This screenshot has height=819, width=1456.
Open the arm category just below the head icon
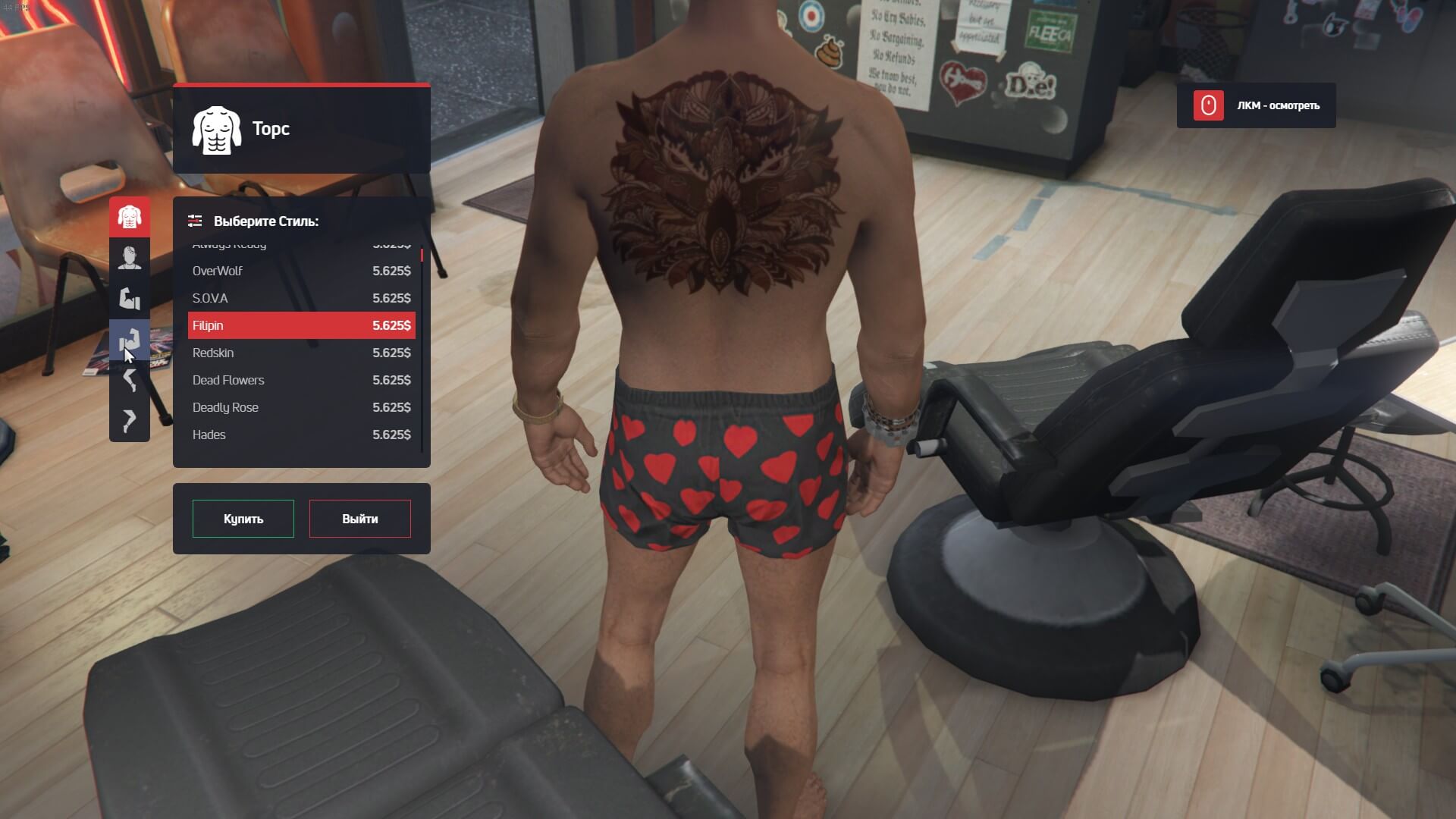130,299
